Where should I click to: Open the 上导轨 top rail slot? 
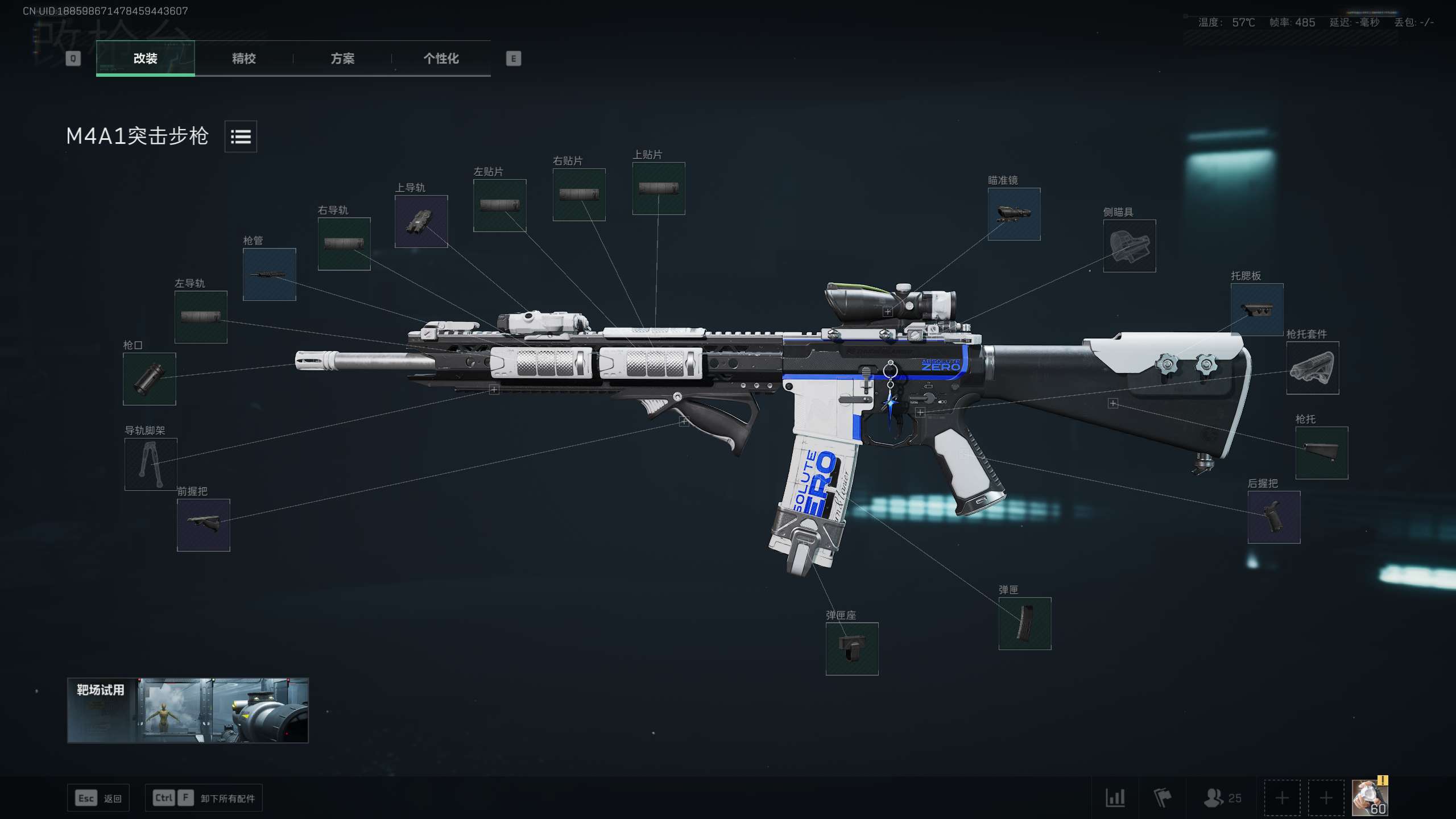click(x=421, y=222)
